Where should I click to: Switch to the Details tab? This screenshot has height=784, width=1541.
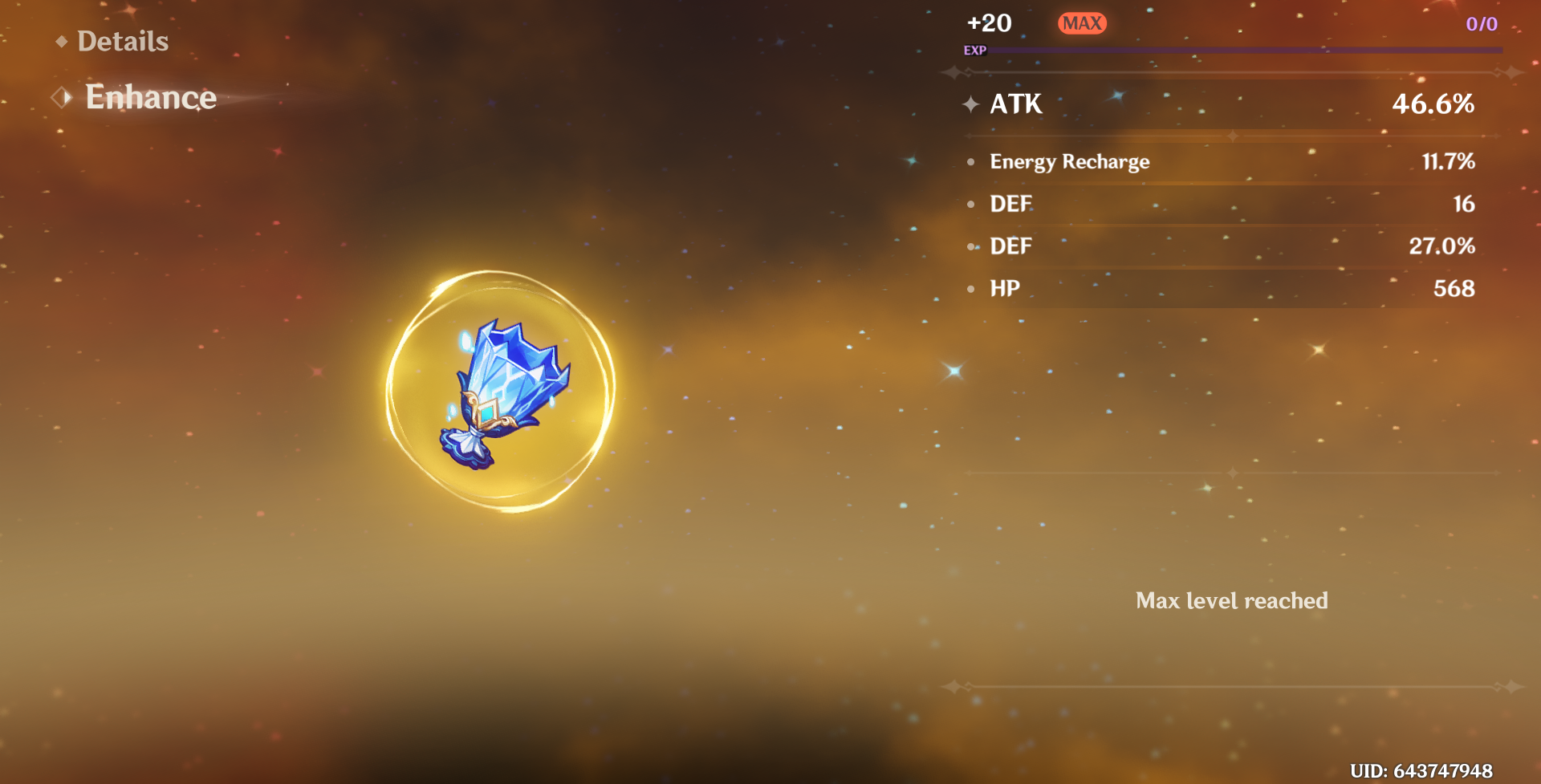tap(122, 41)
